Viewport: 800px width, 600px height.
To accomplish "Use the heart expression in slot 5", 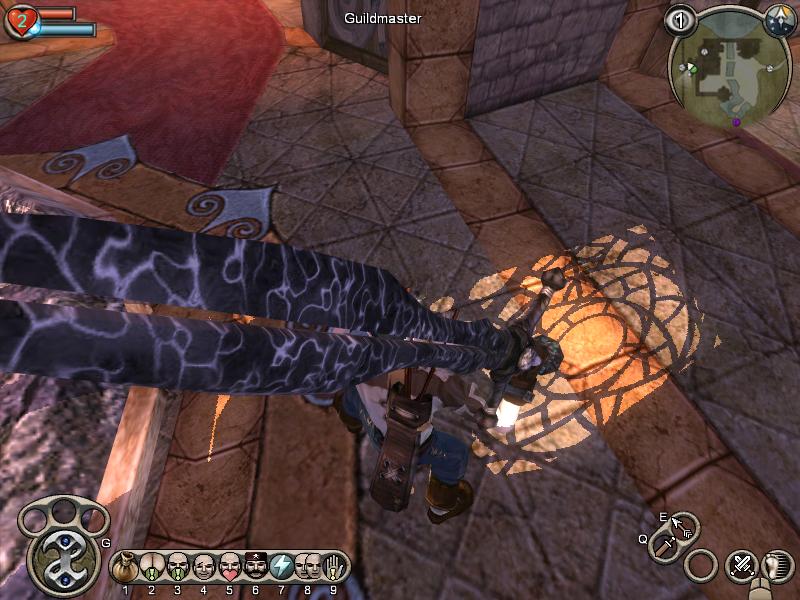I will (229, 568).
